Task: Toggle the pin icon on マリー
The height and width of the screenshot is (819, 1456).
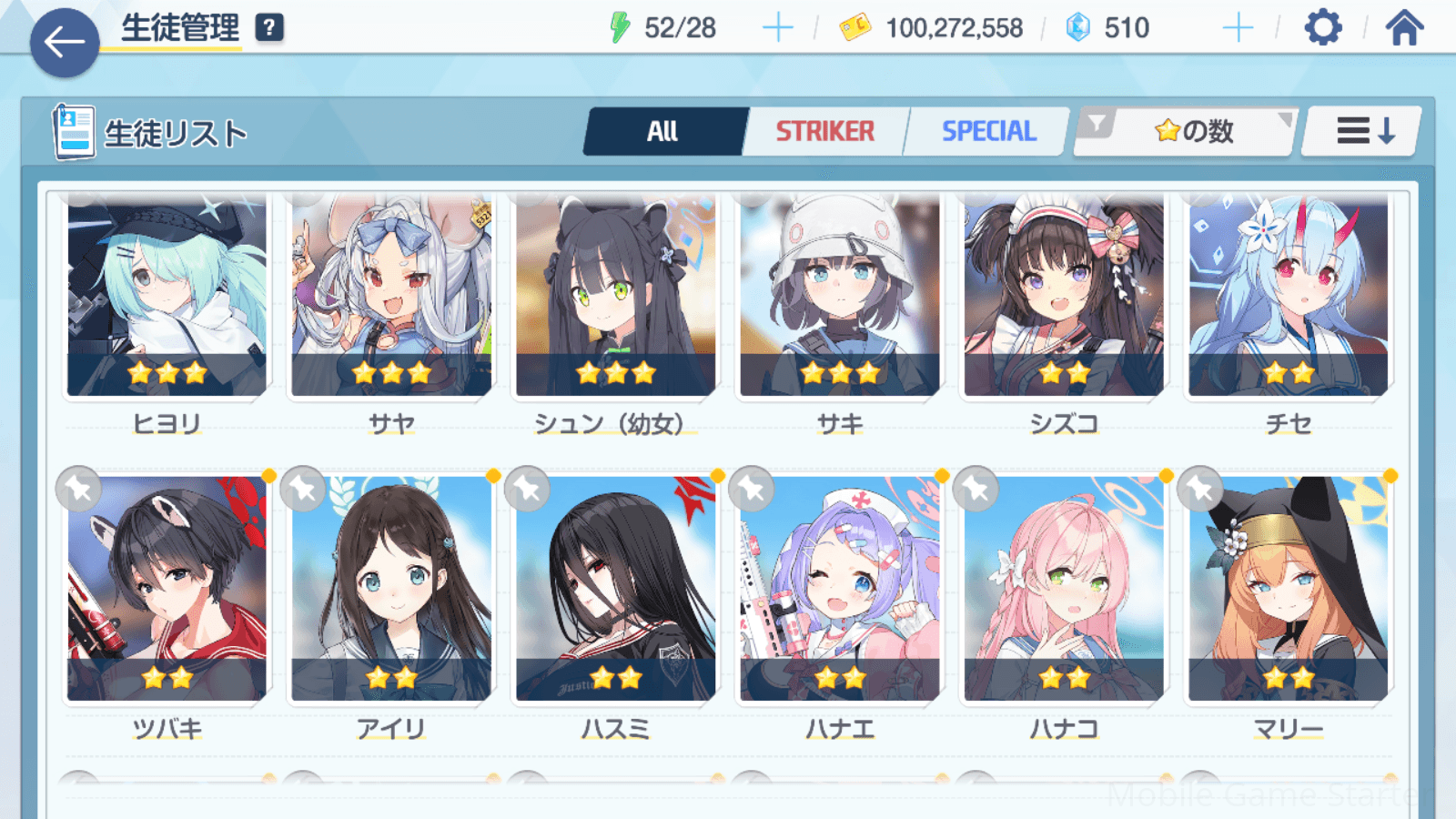Action: 1200,490
